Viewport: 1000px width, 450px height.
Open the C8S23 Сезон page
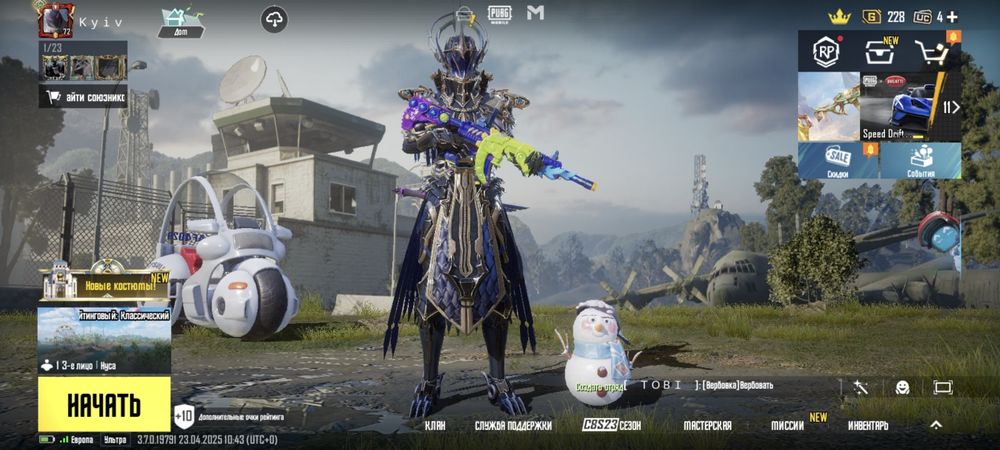[x=612, y=425]
